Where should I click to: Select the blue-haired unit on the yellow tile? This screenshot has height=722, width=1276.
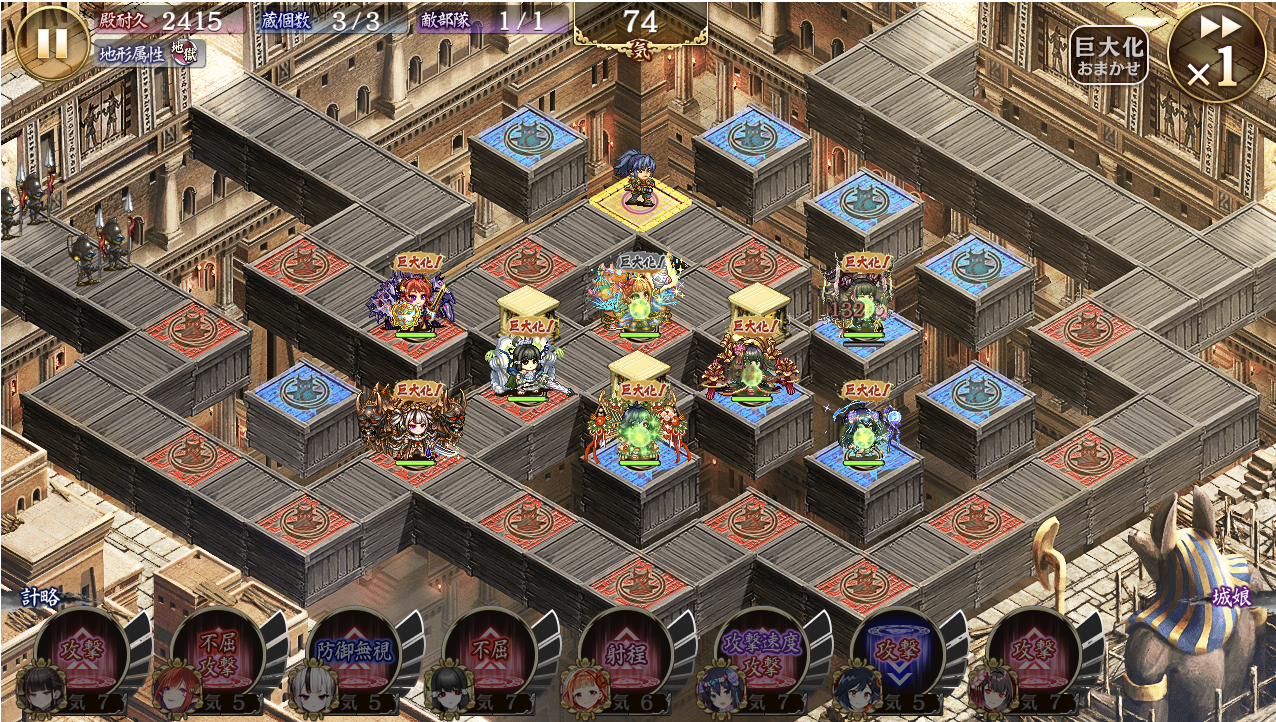(637, 180)
